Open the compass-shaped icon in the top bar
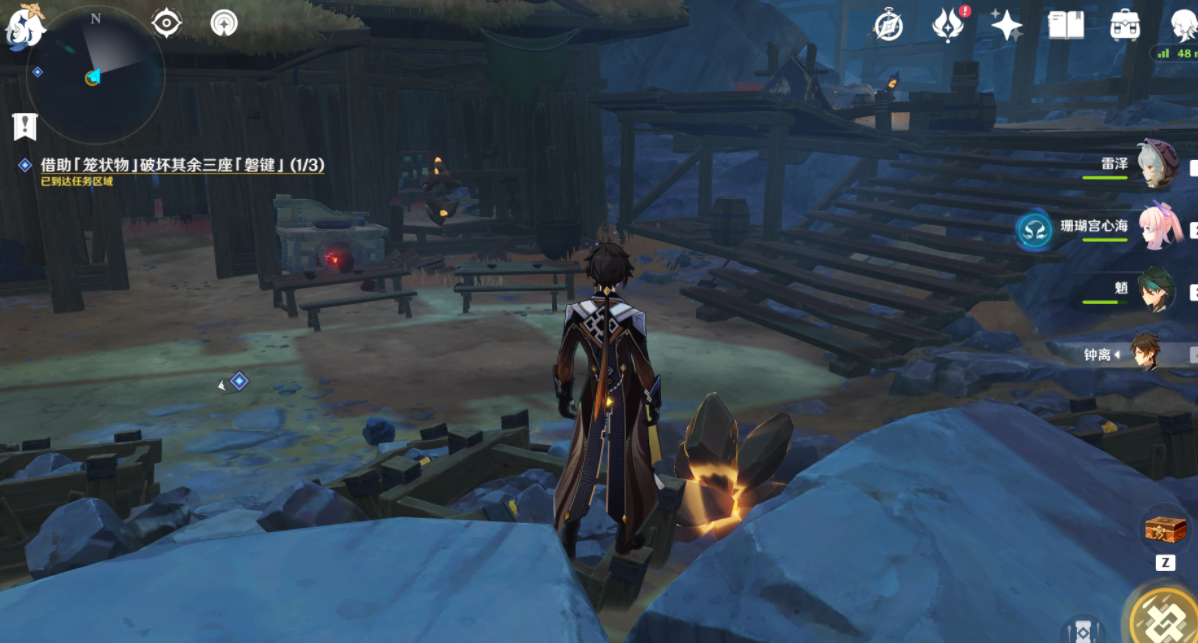Viewport: 1198px width, 643px height. [x=888, y=26]
